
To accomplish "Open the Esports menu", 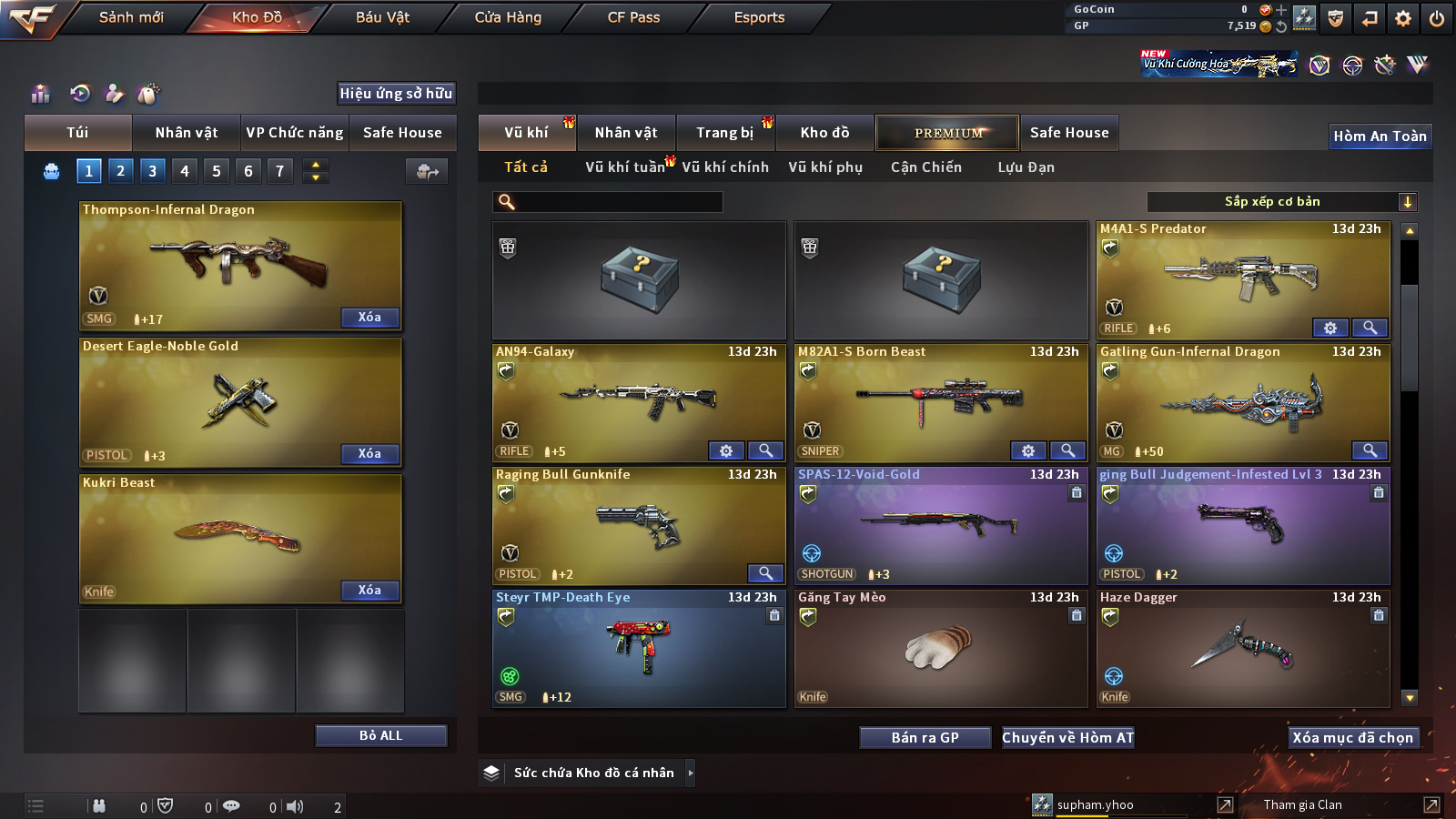I will pyautogui.click(x=759, y=17).
